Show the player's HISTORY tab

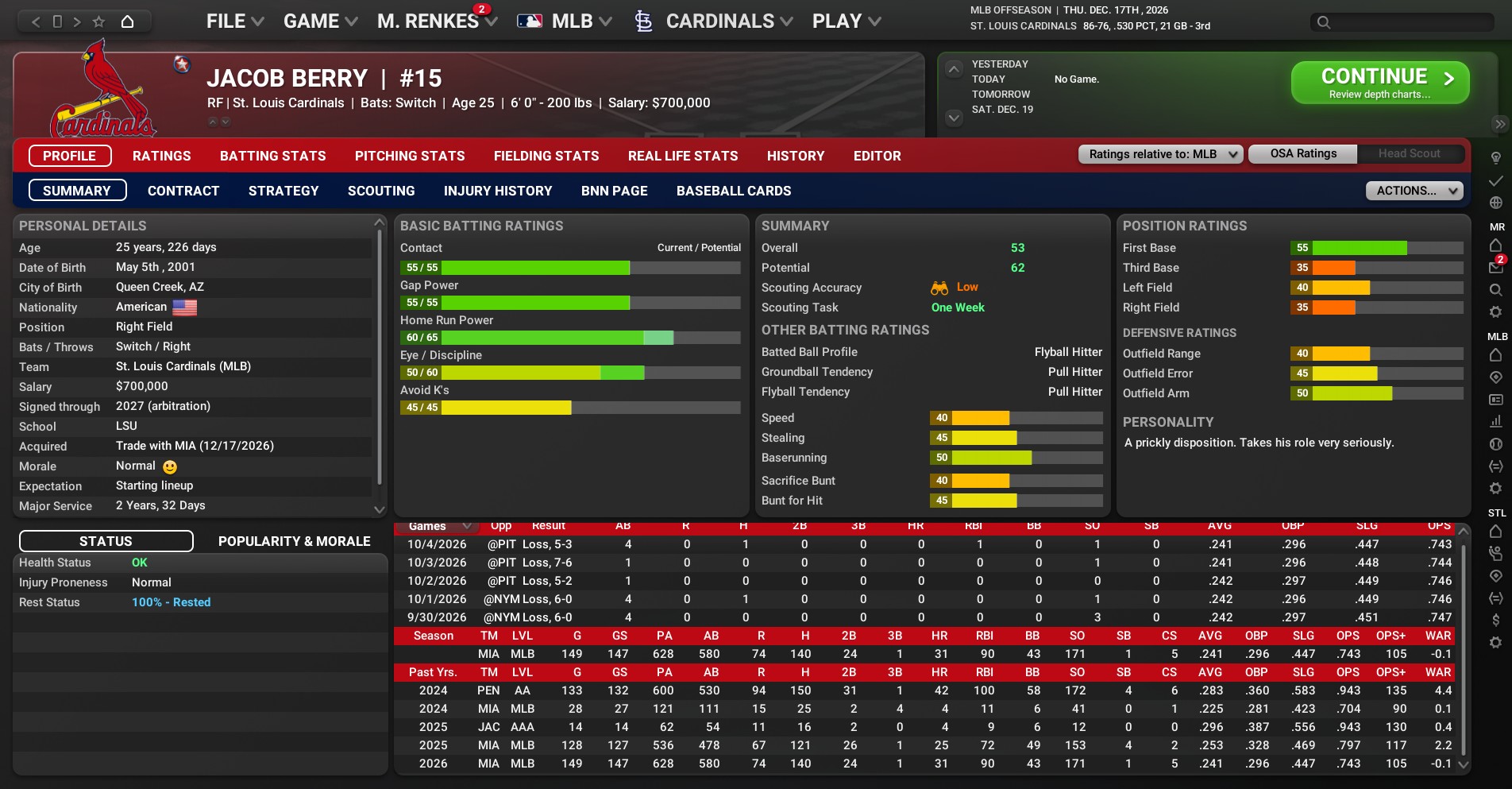pos(796,156)
